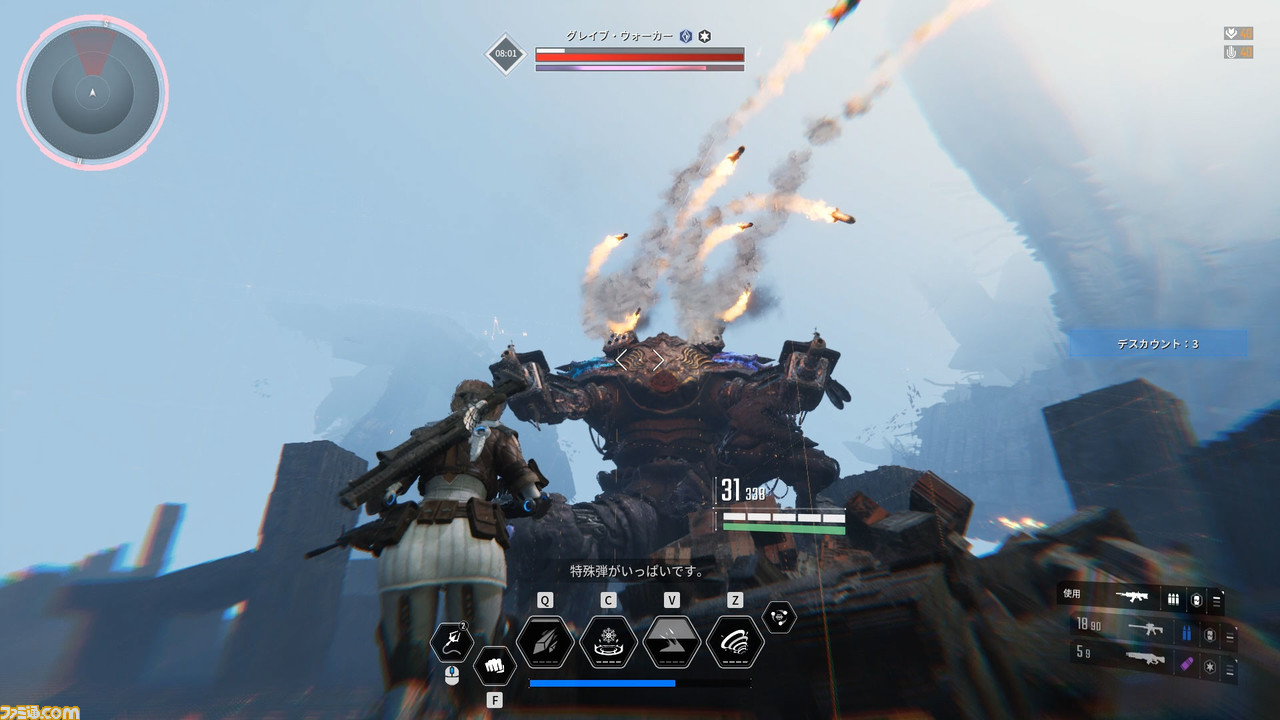Trigger the ground spike ability
Image resolution: width=1280 pixels, height=720 pixels.
672,642
